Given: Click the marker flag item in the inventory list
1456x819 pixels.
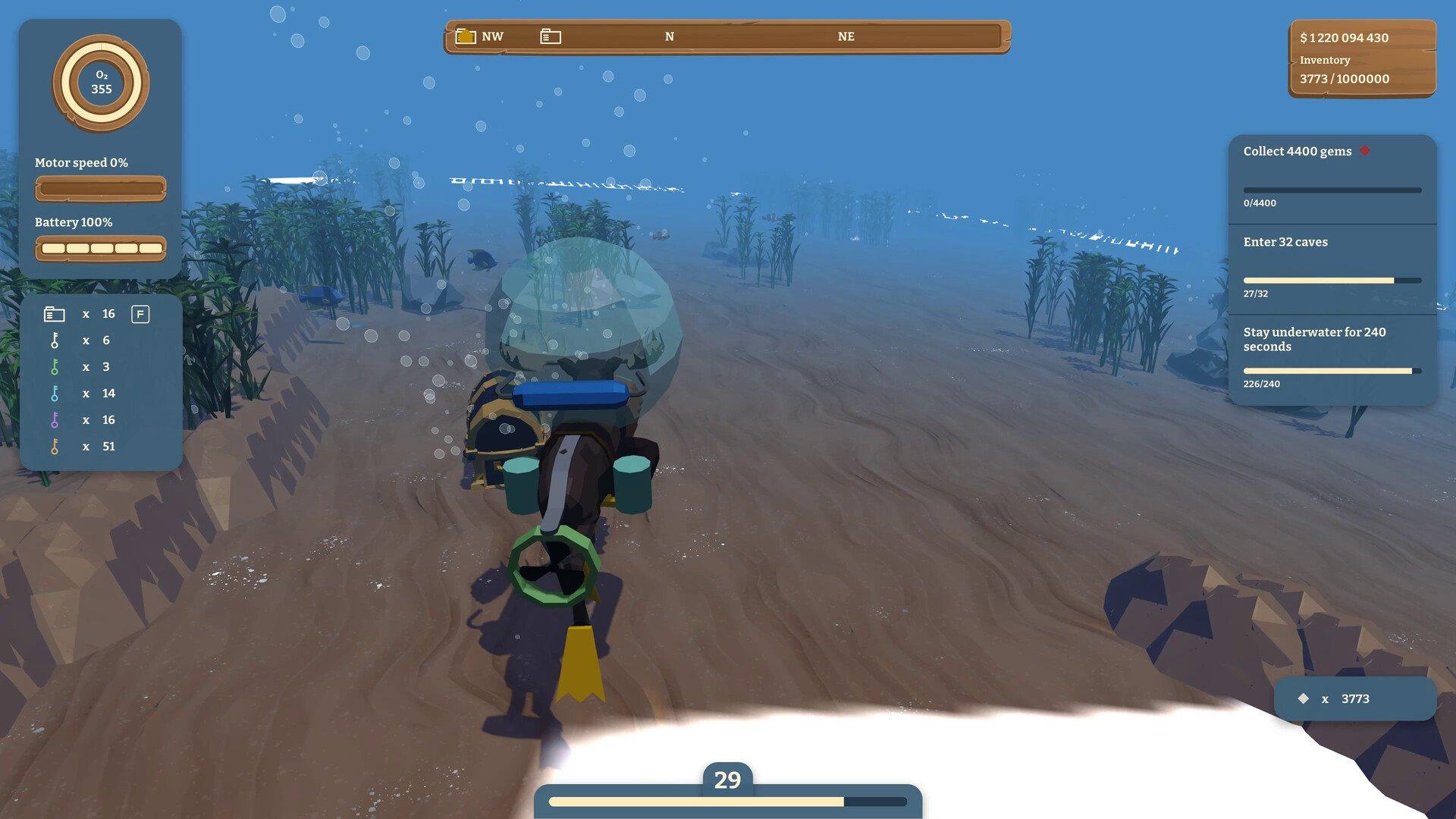Looking at the screenshot, I should click(x=54, y=314).
